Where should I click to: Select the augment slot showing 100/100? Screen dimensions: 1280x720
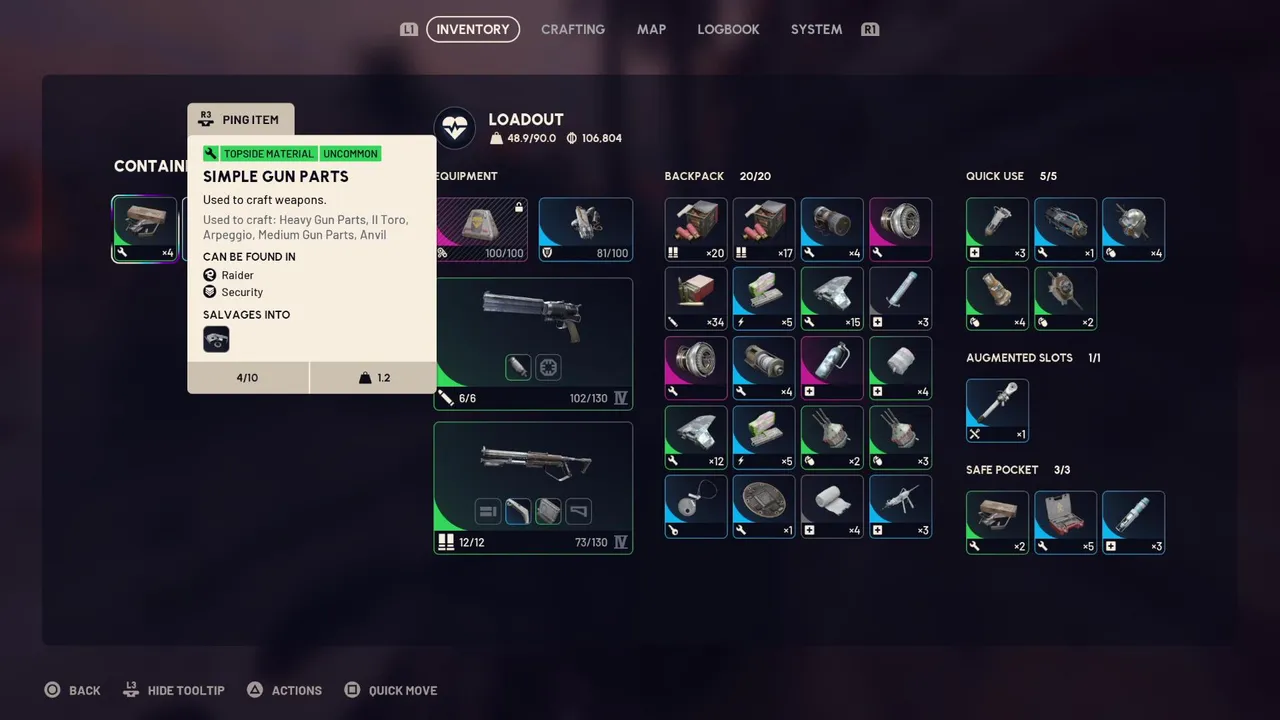pos(482,229)
